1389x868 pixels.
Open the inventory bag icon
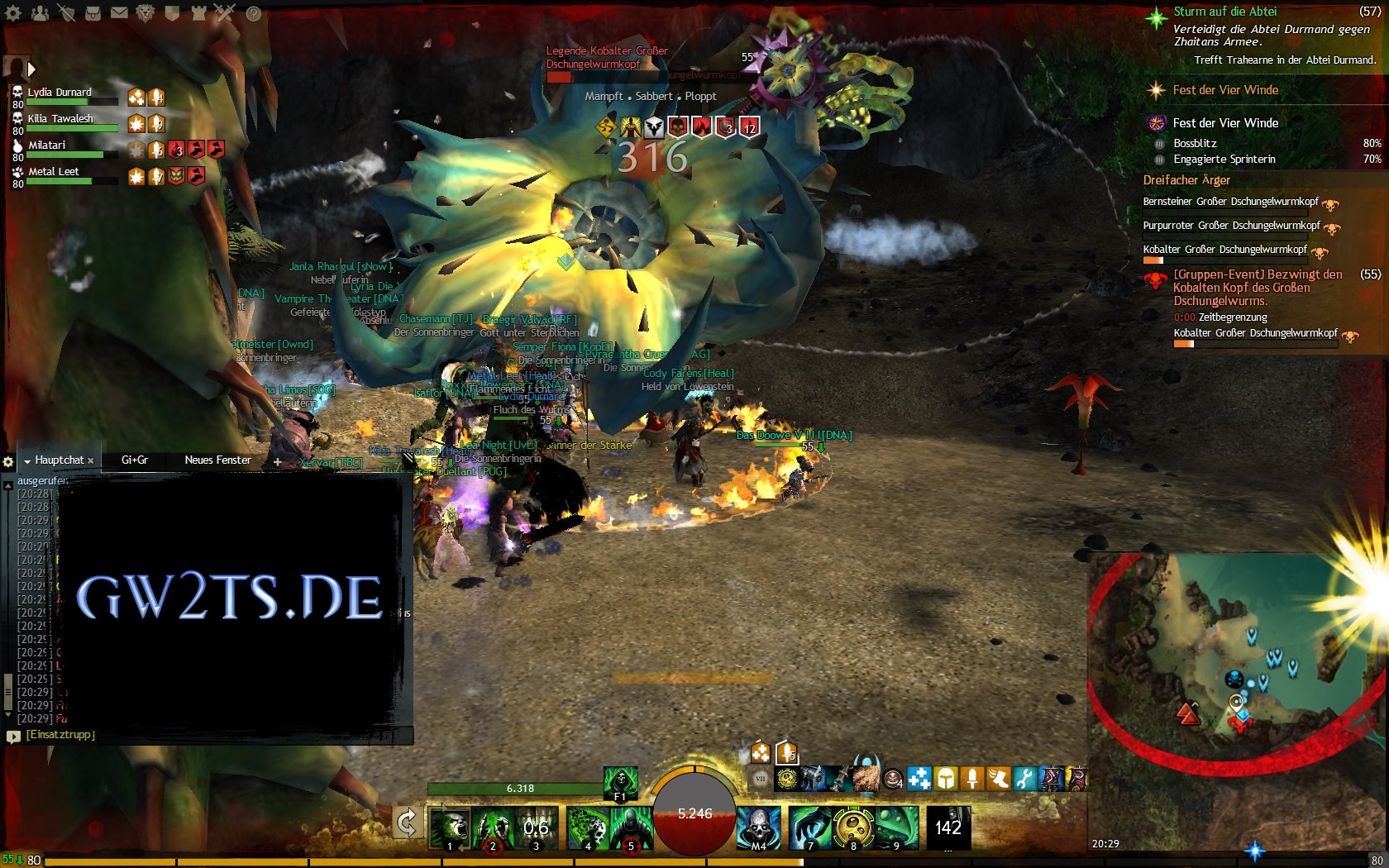tap(93, 13)
